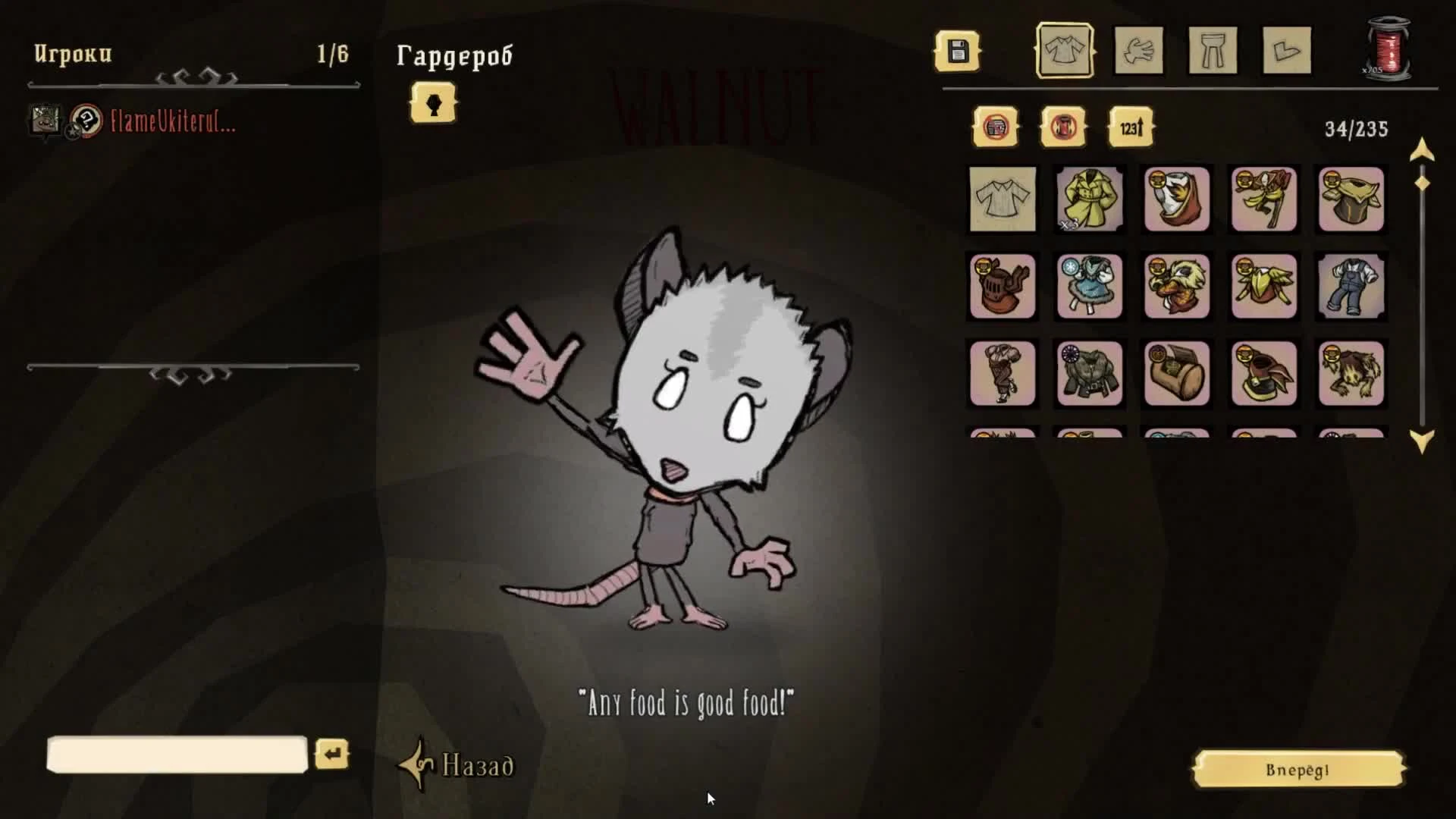Open the hands clothing category
This screenshot has height=819, width=1456.
pos(1140,52)
